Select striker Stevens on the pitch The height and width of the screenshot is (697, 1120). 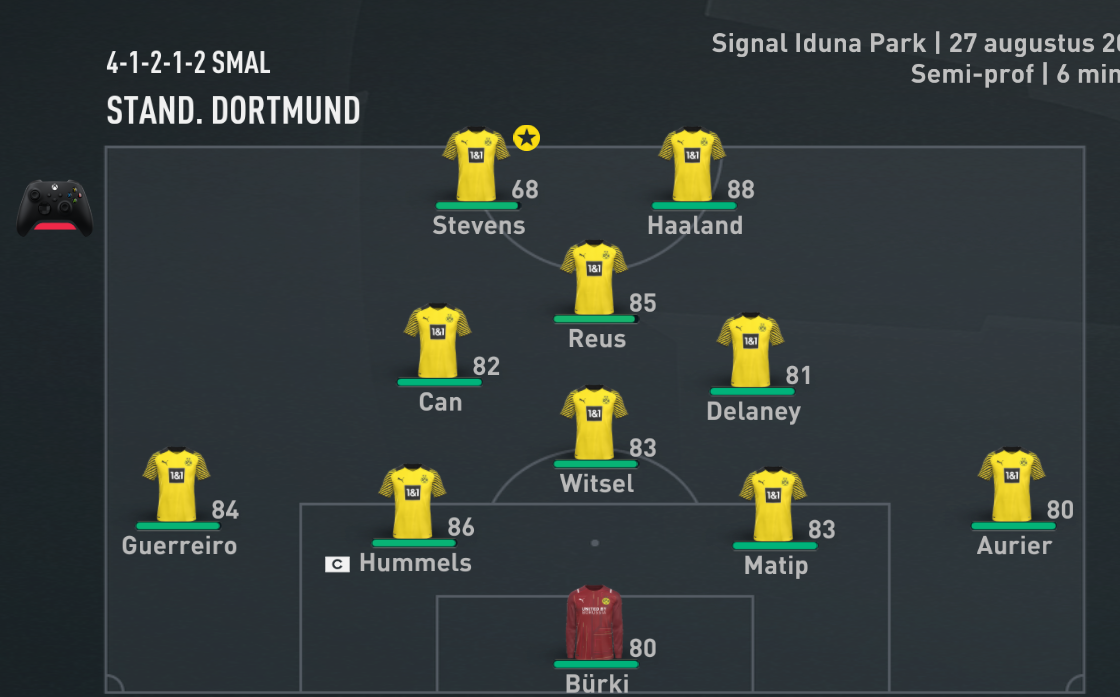476,165
